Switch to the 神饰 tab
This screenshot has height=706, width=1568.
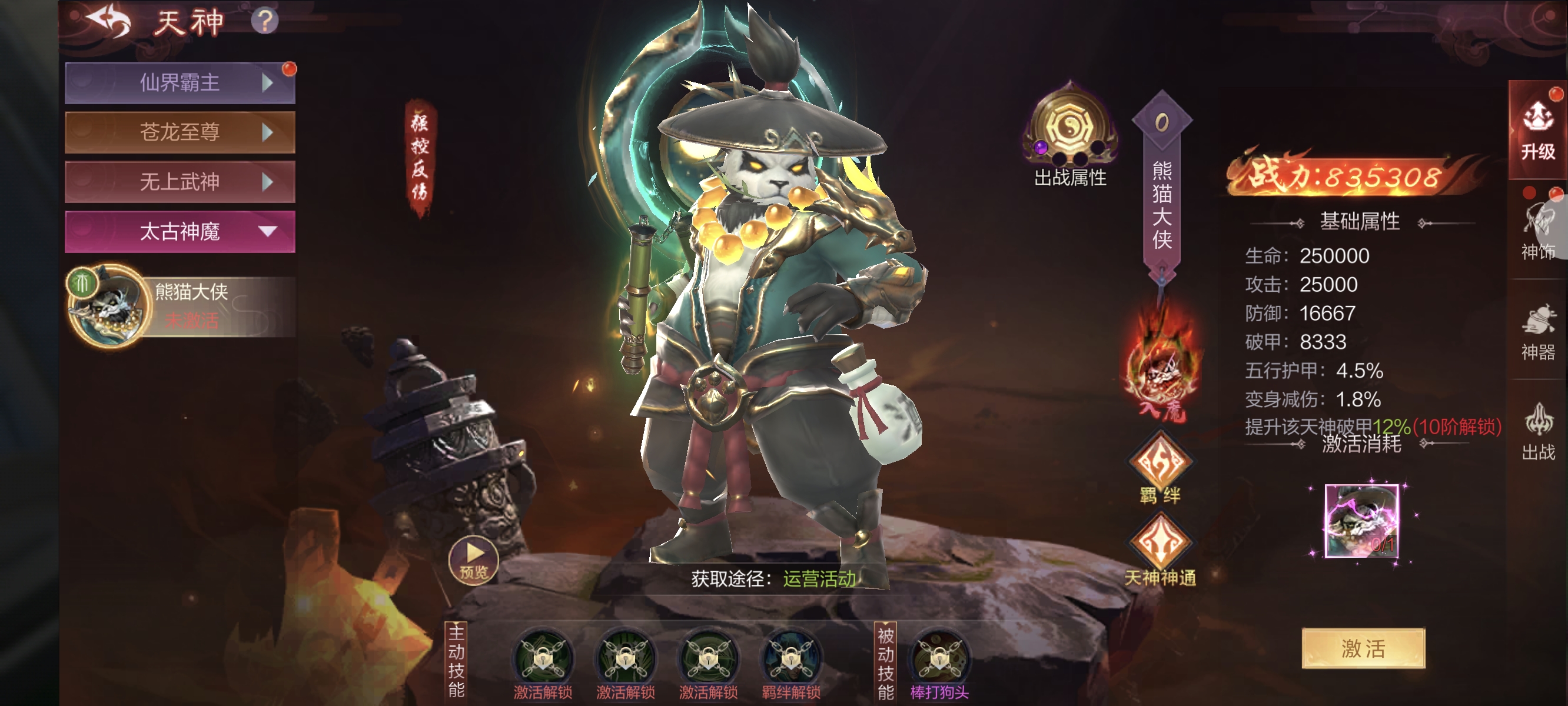[x=1537, y=231]
